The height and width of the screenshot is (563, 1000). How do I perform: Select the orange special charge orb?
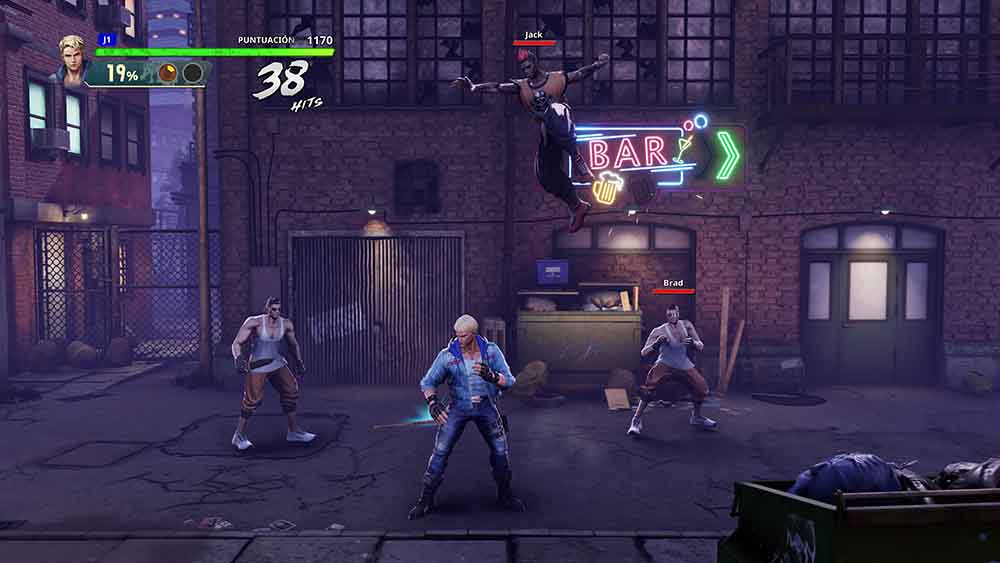[x=169, y=73]
